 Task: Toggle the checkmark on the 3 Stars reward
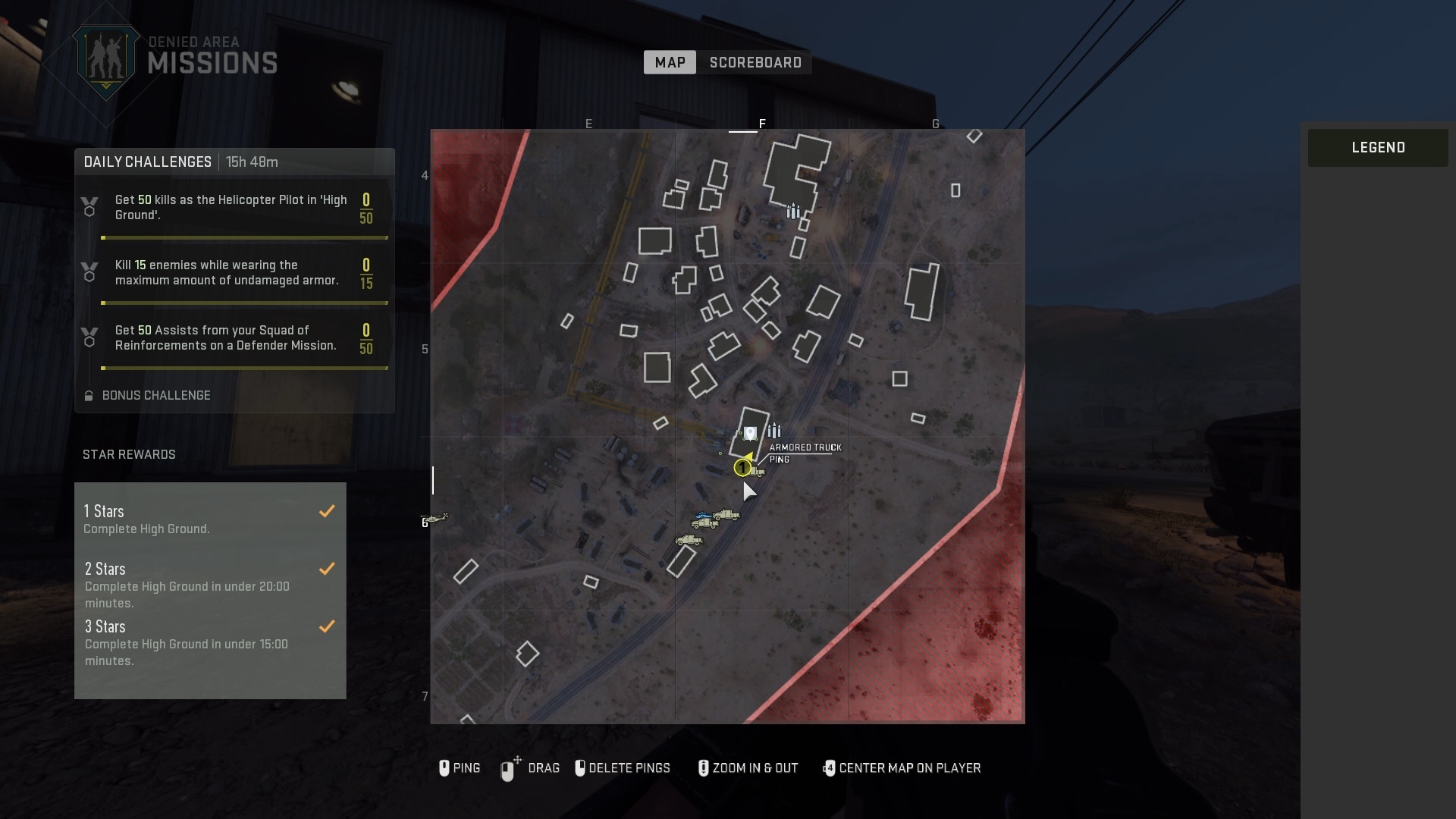point(327,626)
